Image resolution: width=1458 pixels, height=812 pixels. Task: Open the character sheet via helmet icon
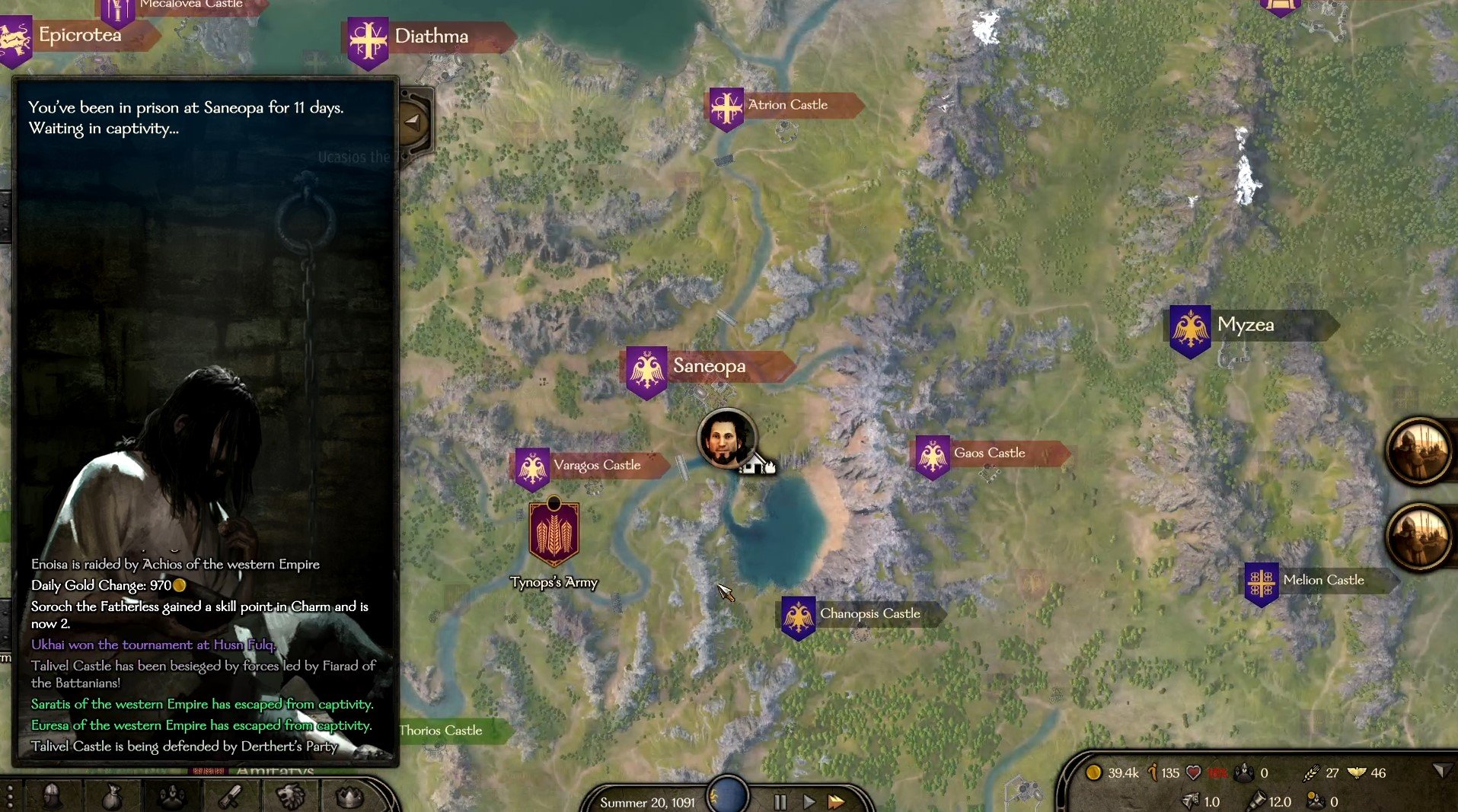pos(50,798)
